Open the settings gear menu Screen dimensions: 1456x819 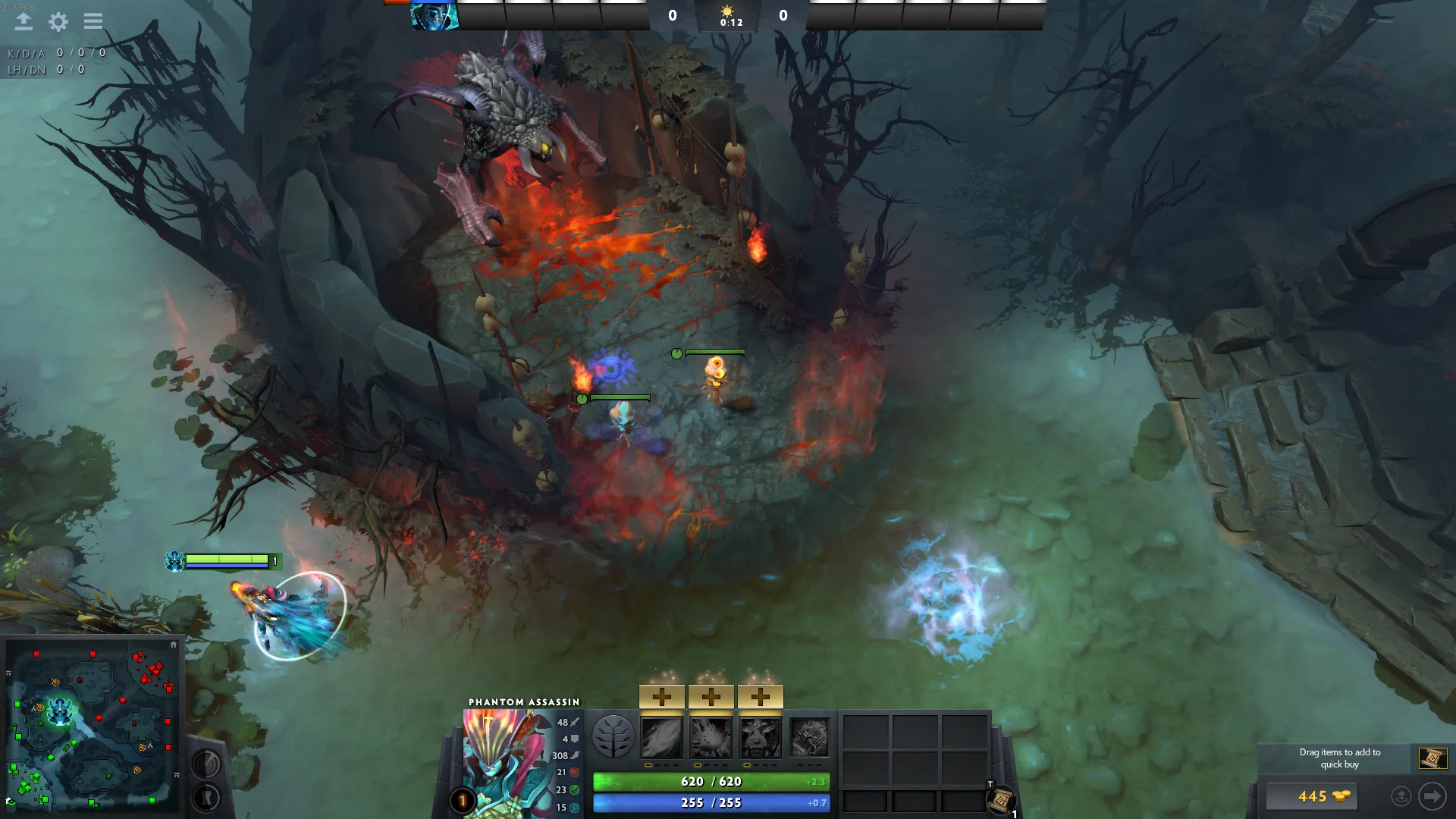(x=58, y=22)
